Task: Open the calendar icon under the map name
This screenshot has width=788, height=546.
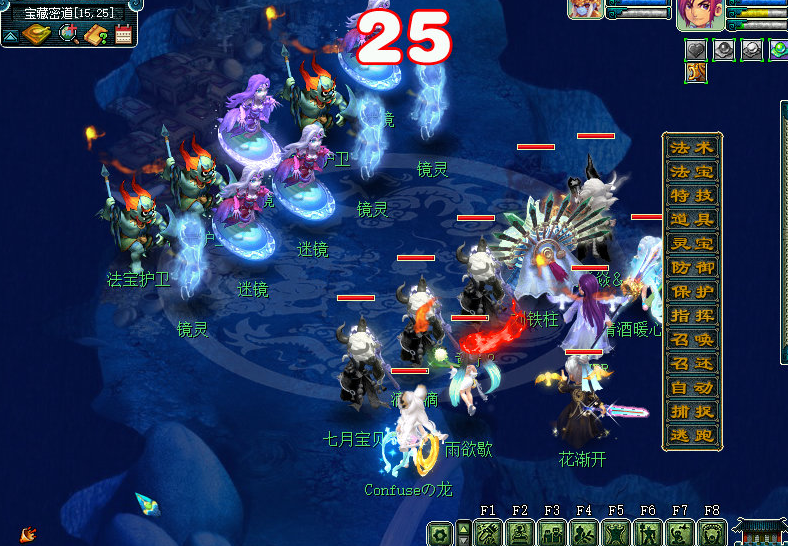Action: [x=124, y=35]
